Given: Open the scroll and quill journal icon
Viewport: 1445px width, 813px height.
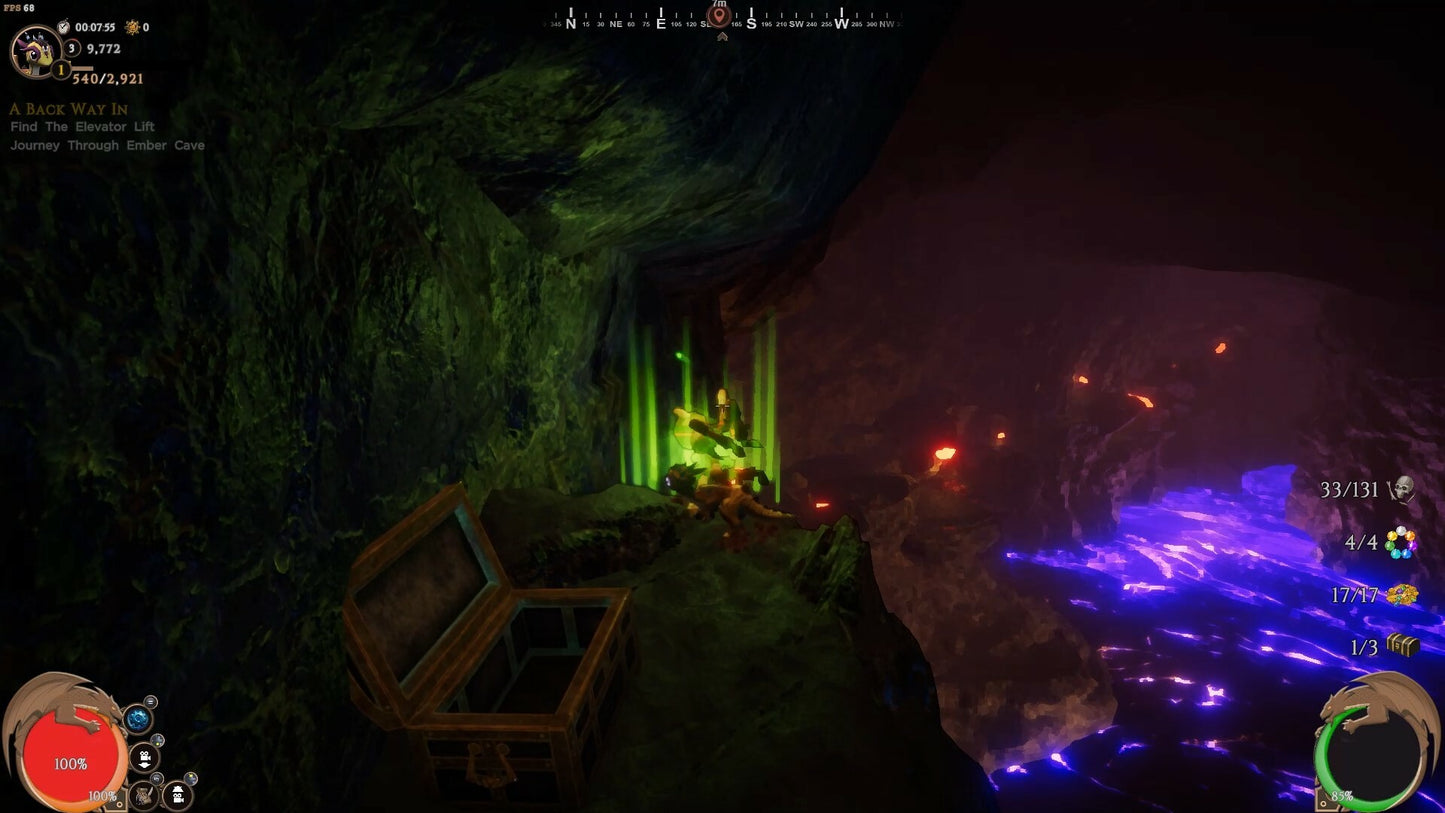Looking at the screenshot, I should coord(143,795).
